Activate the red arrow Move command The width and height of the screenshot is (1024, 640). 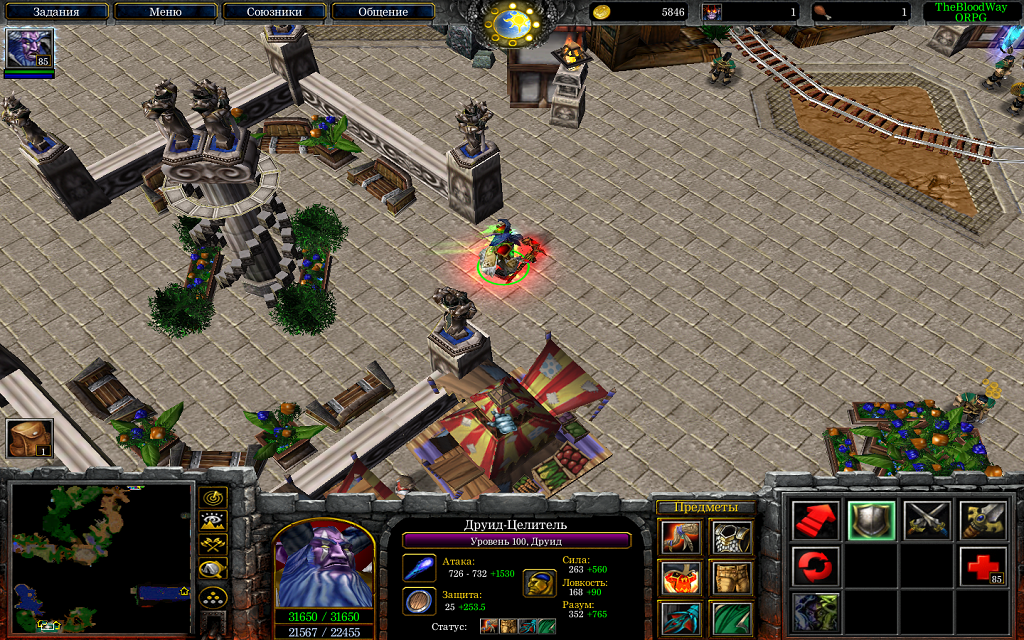click(816, 521)
